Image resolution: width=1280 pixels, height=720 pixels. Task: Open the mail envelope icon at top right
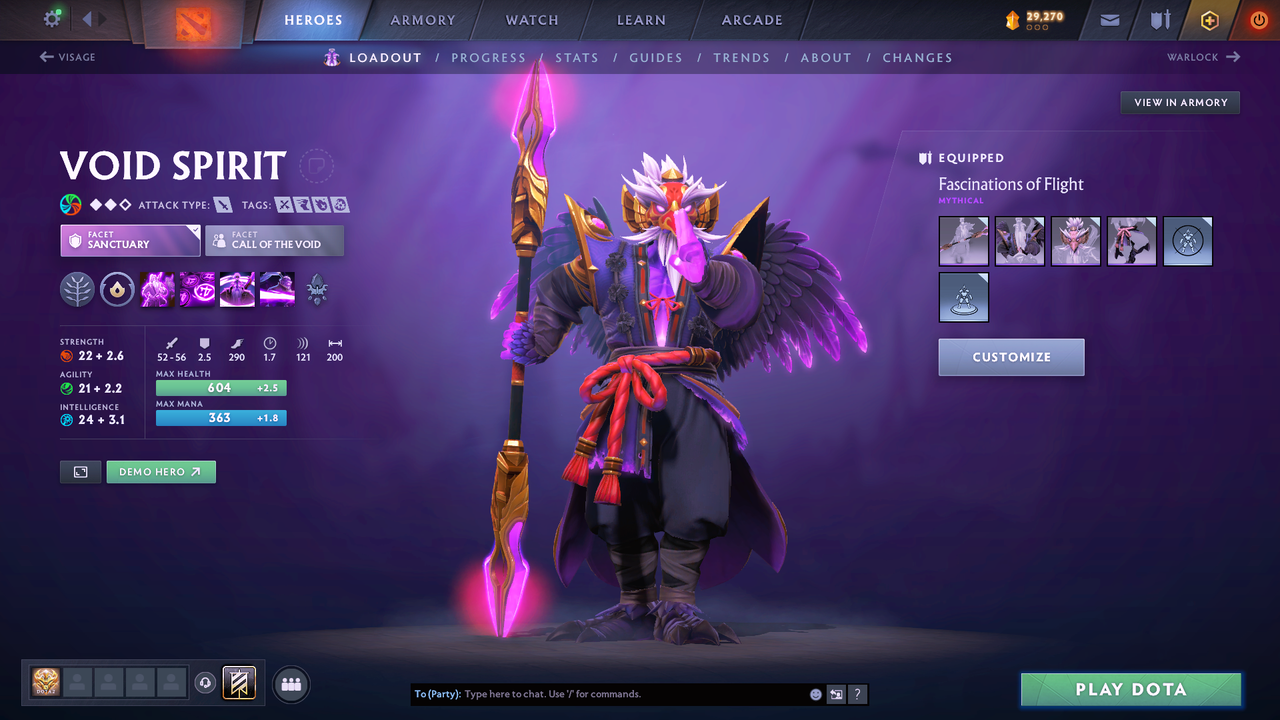point(1108,20)
